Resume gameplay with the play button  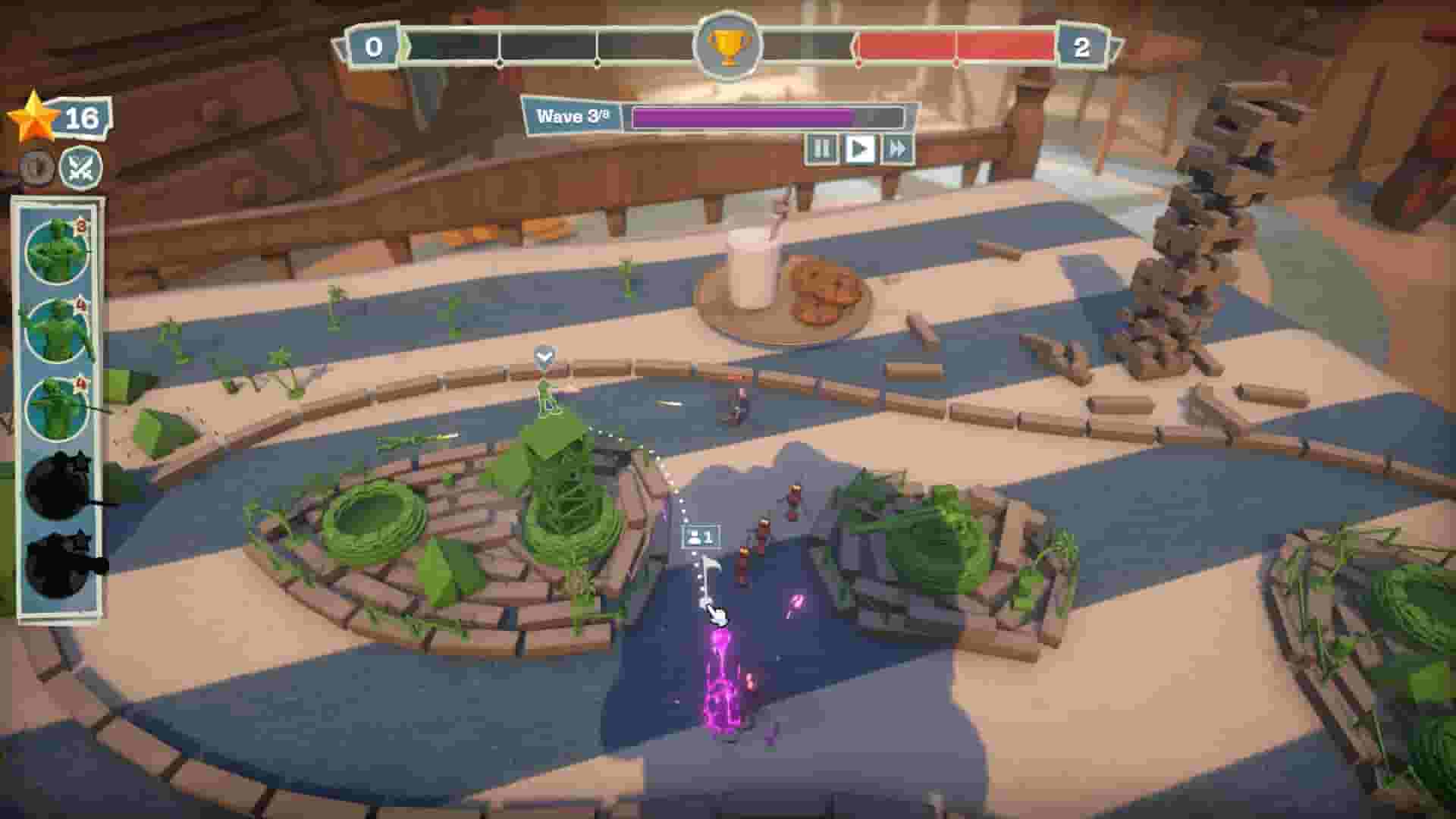pyautogui.click(x=859, y=149)
